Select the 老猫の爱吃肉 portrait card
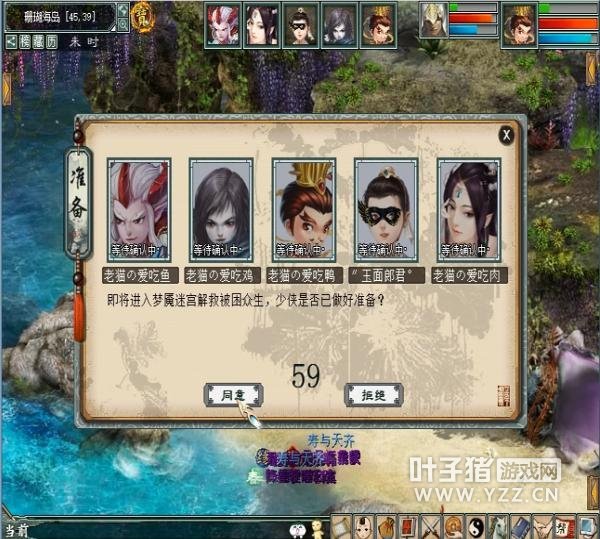The height and width of the screenshot is (539, 600). 468,211
